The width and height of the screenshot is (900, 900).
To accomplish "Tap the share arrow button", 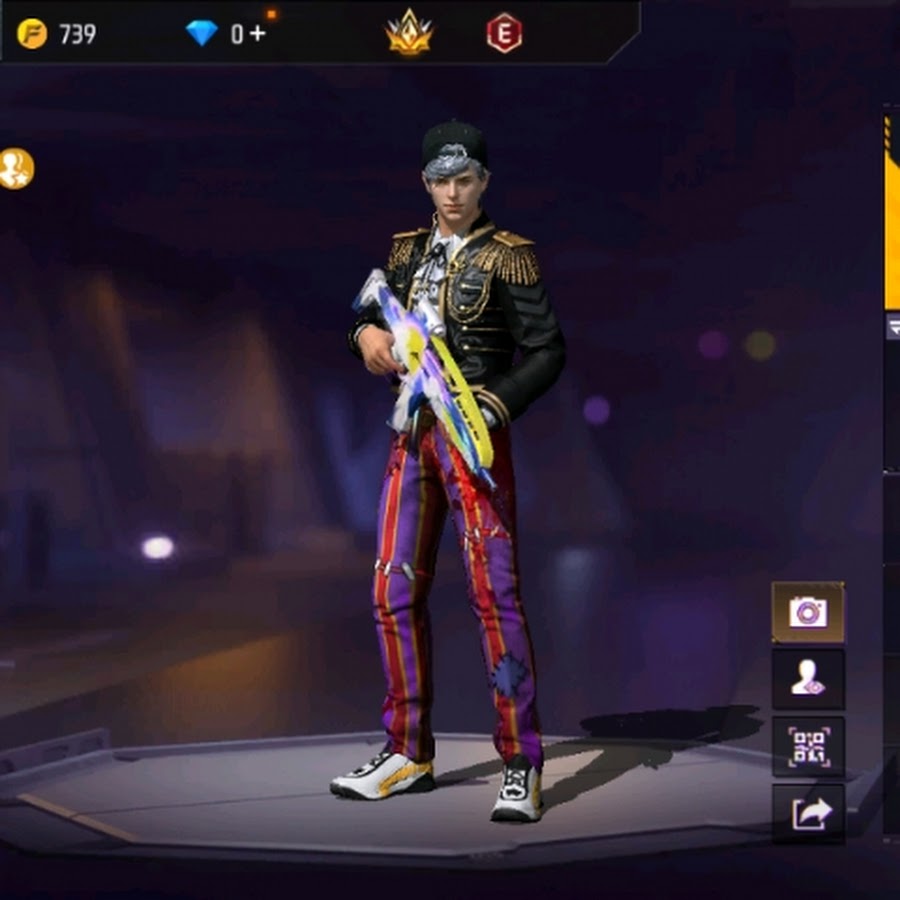I will pyautogui.click(x=807, y=813).
